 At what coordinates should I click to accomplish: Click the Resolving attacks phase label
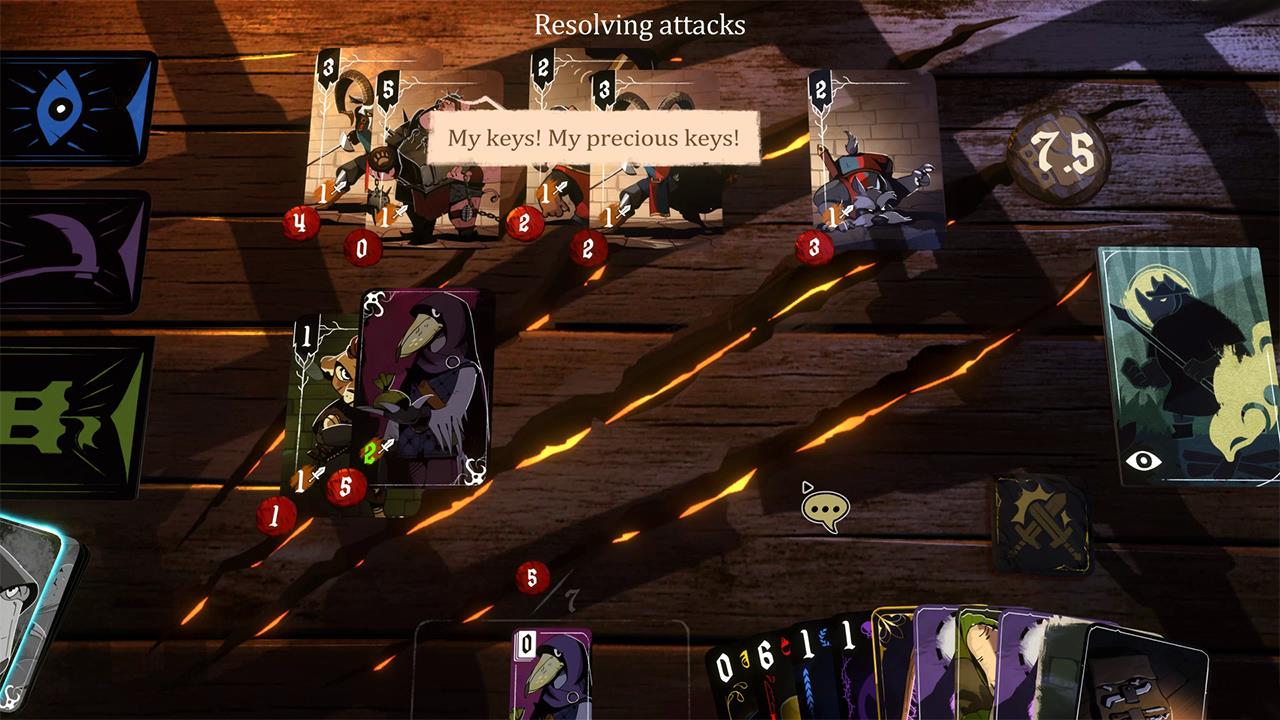tap(640, 26)
